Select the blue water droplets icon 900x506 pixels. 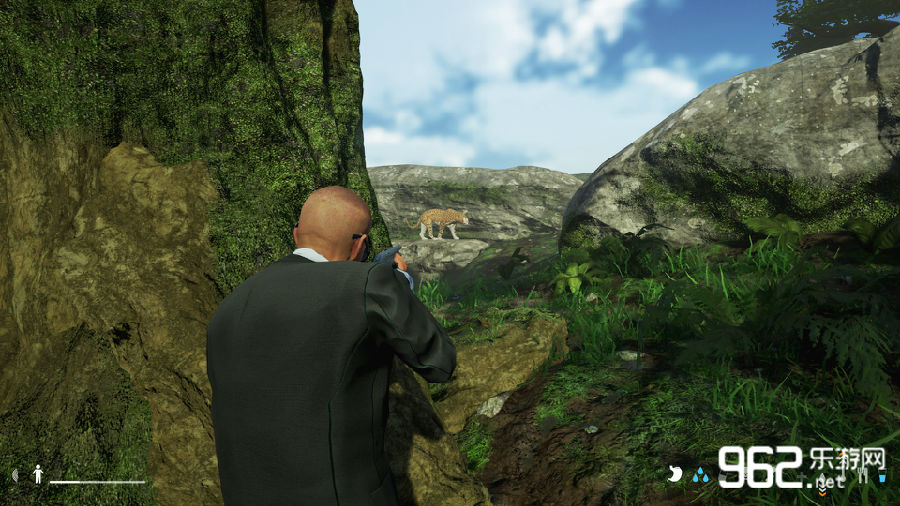[700, 476]
